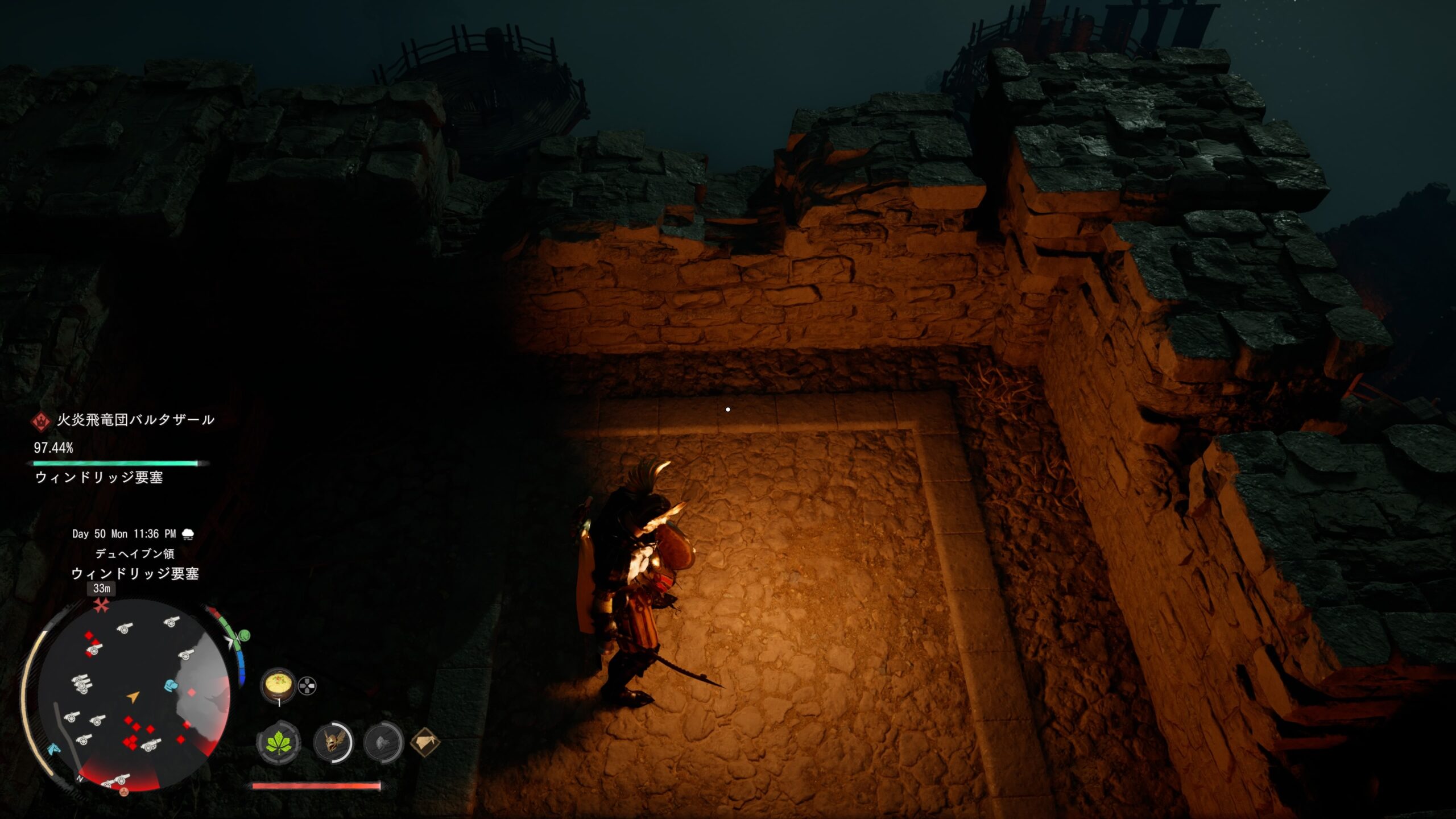Click the rain cloud weather icon
Image resolution: width=1456 pixels, height=819 pixels.
click(187, 534)
